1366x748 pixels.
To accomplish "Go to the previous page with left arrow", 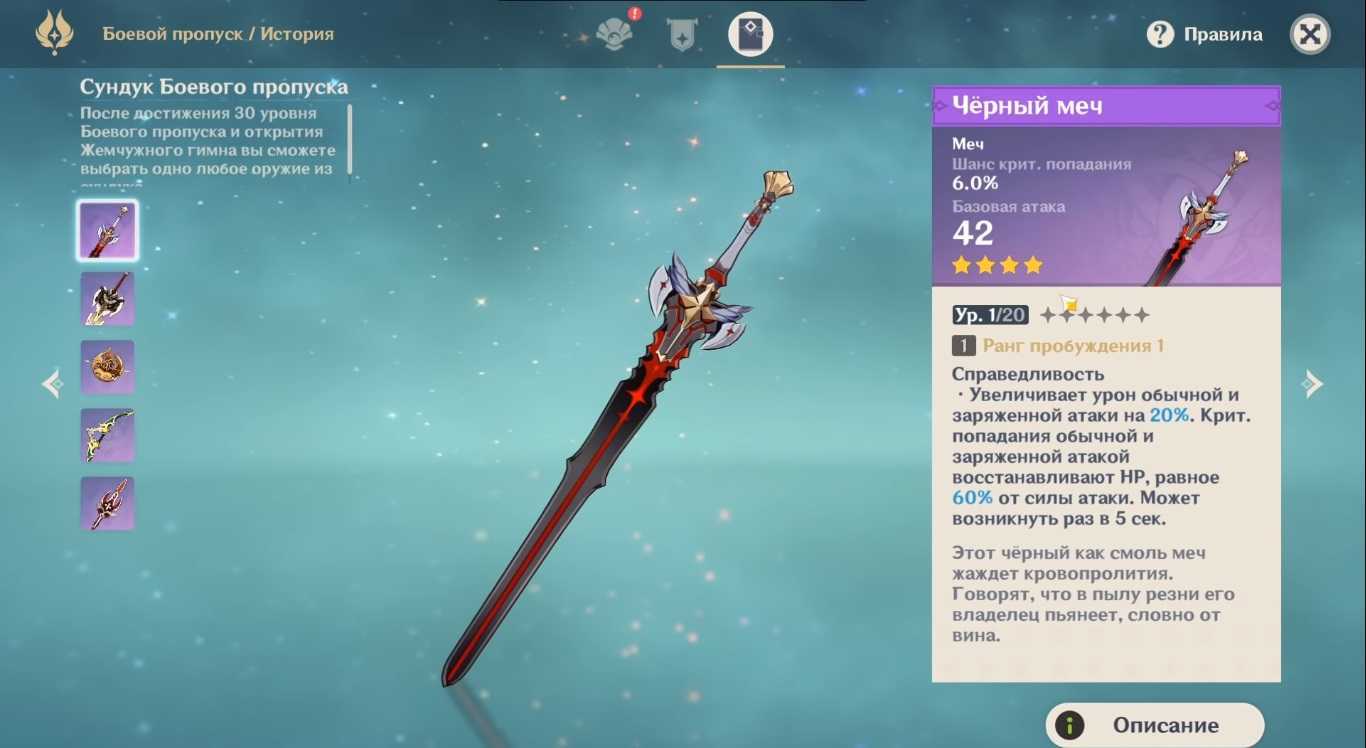I will 52,384.
